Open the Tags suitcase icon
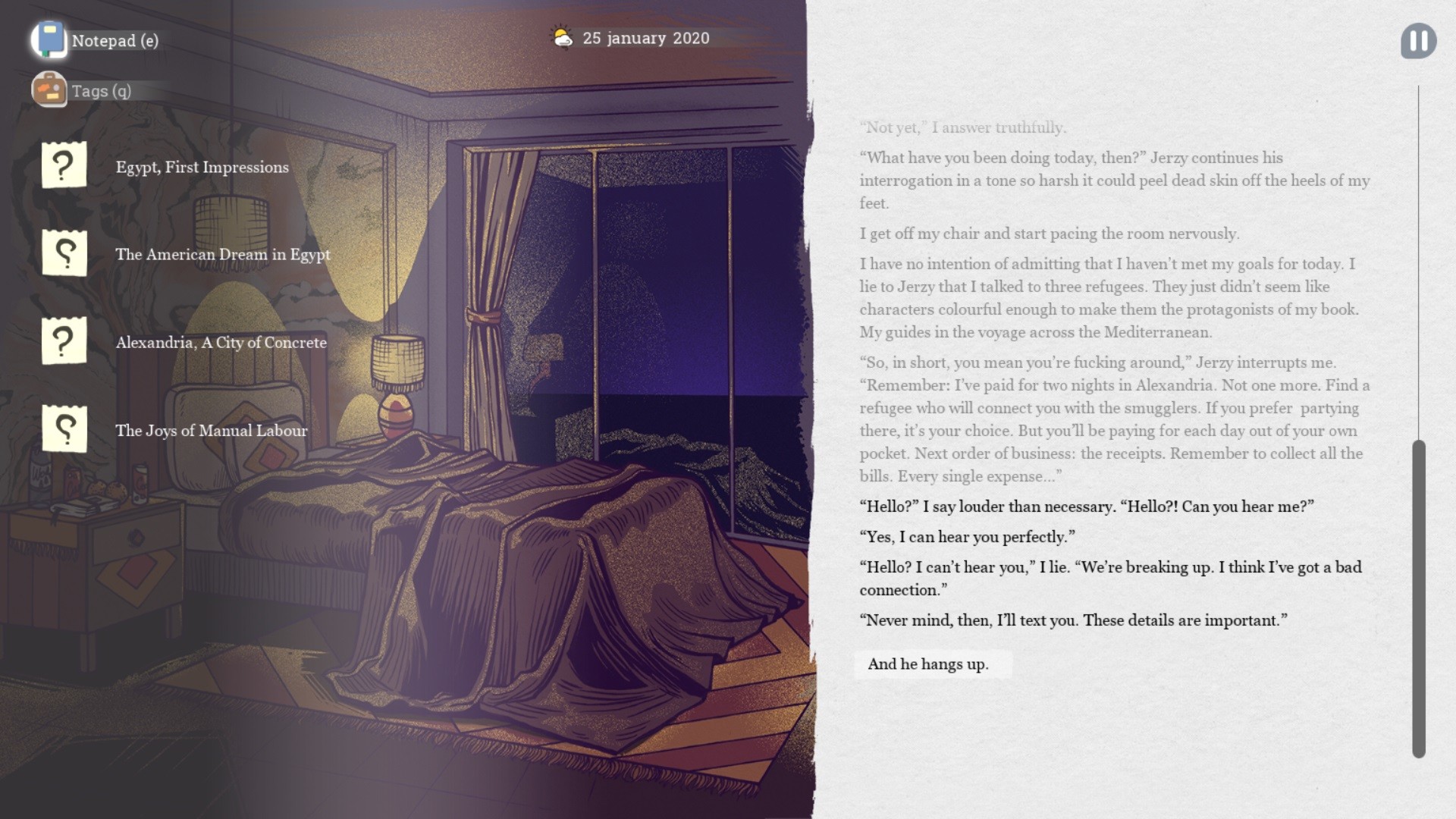This screenshot has height=819, width=1456. pyautogui.click(x=49, y=89)
